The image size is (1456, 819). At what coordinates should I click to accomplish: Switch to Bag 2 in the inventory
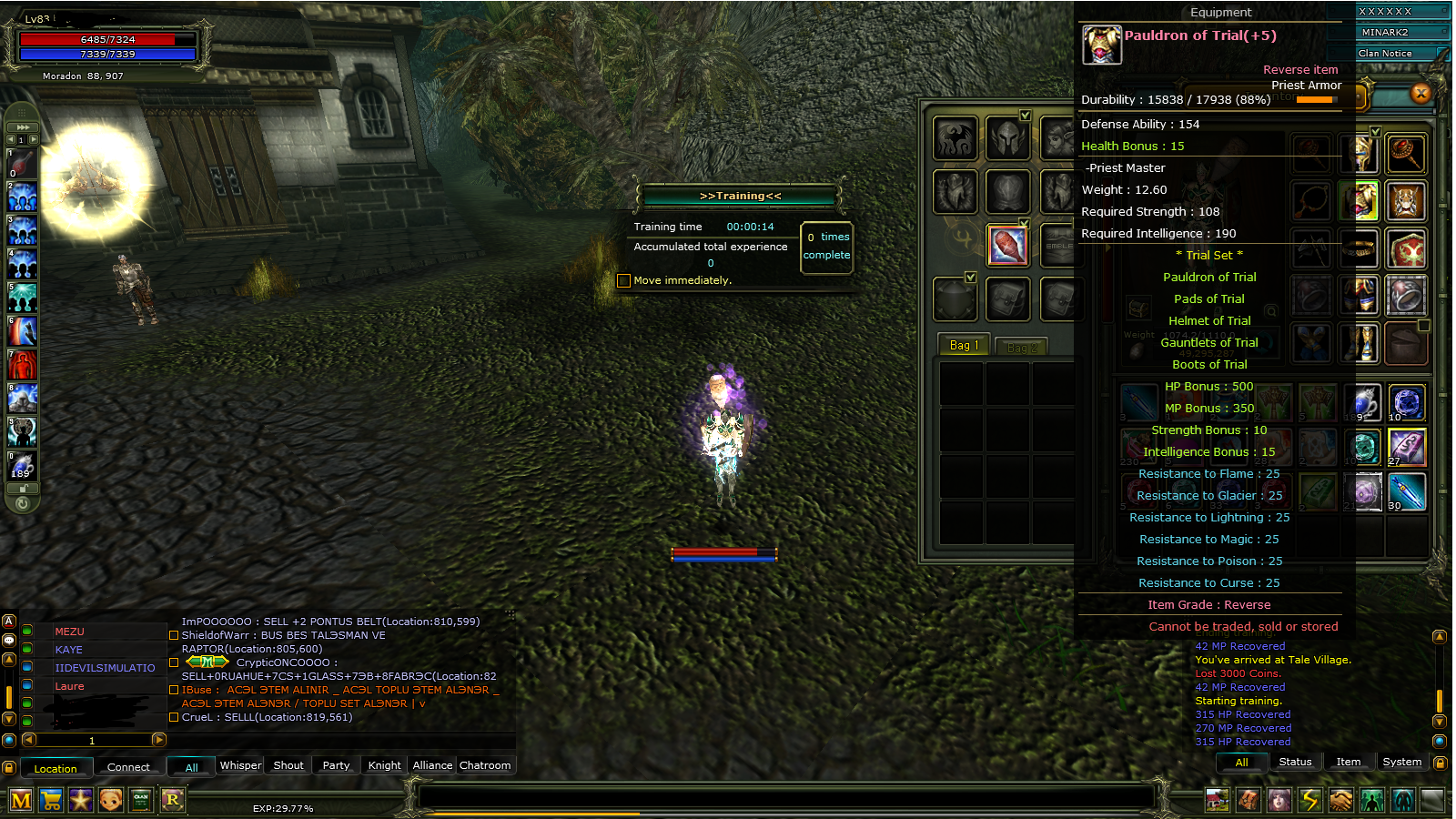[x=1021, y=346]
